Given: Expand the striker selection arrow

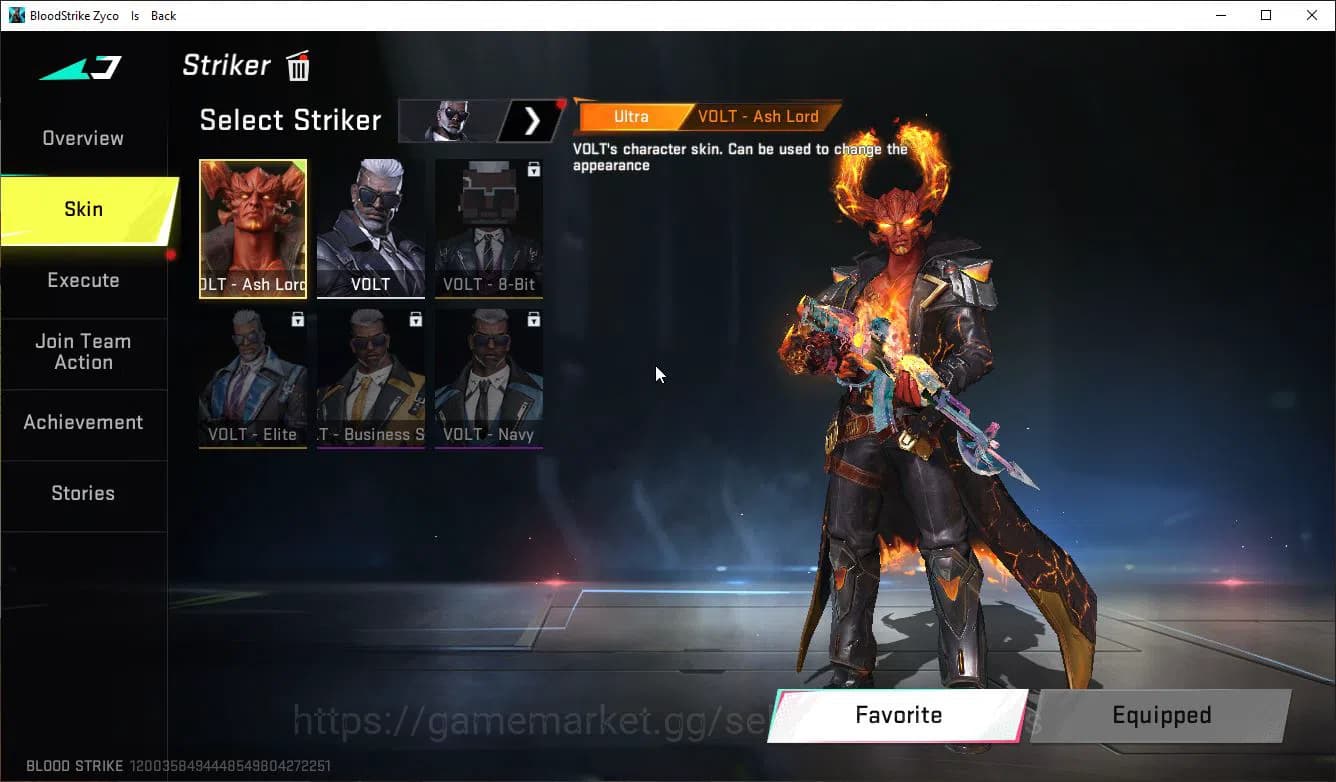Looking at the screenshot, I should coord(532,120).
